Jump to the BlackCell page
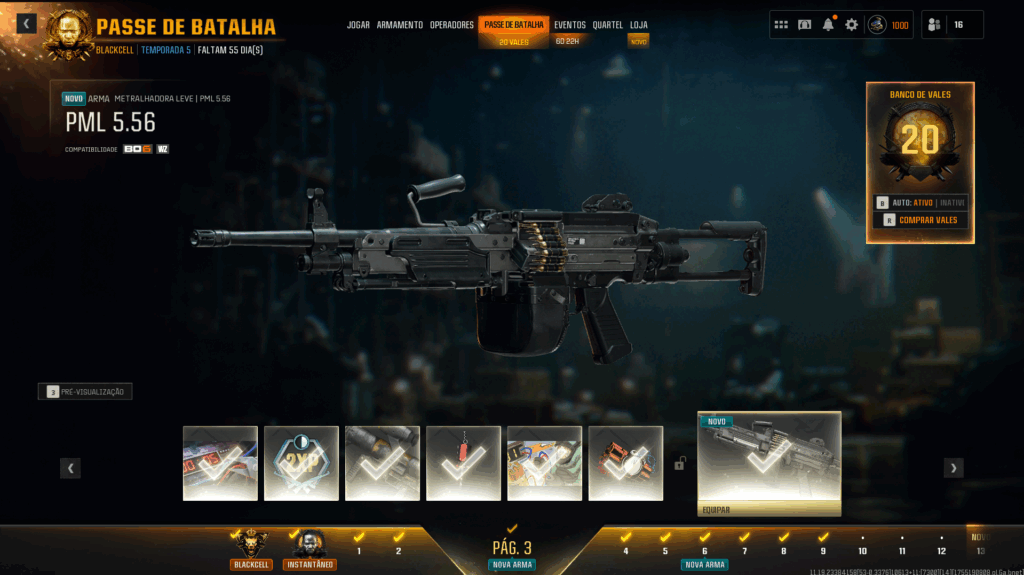1024x575 pixels. tap(250, 548)
